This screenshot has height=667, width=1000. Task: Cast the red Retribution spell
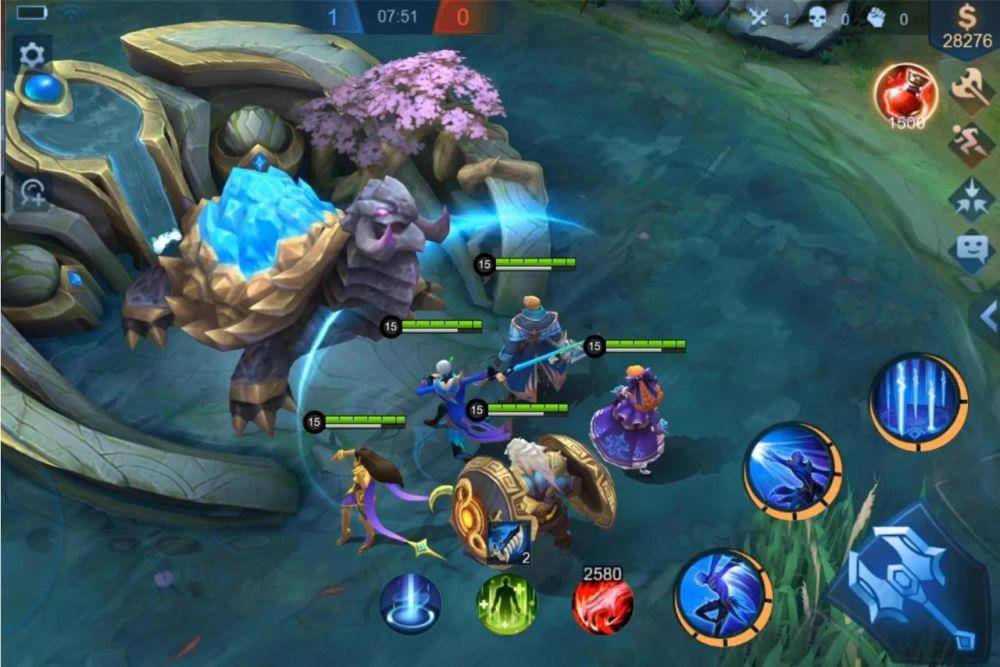click(x=602, y=604)
